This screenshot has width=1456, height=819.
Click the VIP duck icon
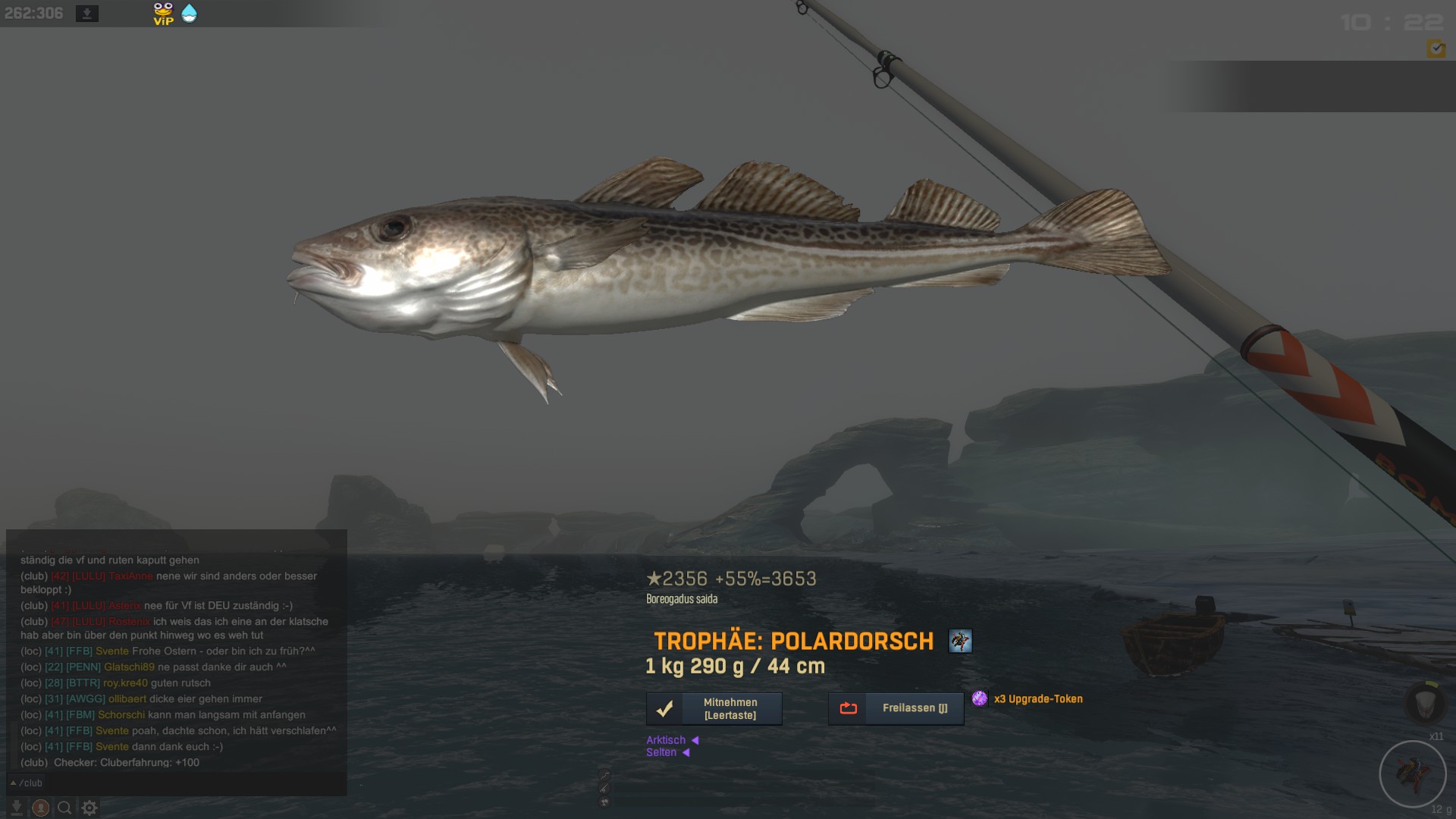pyautogui.click(x=163, y=14)
